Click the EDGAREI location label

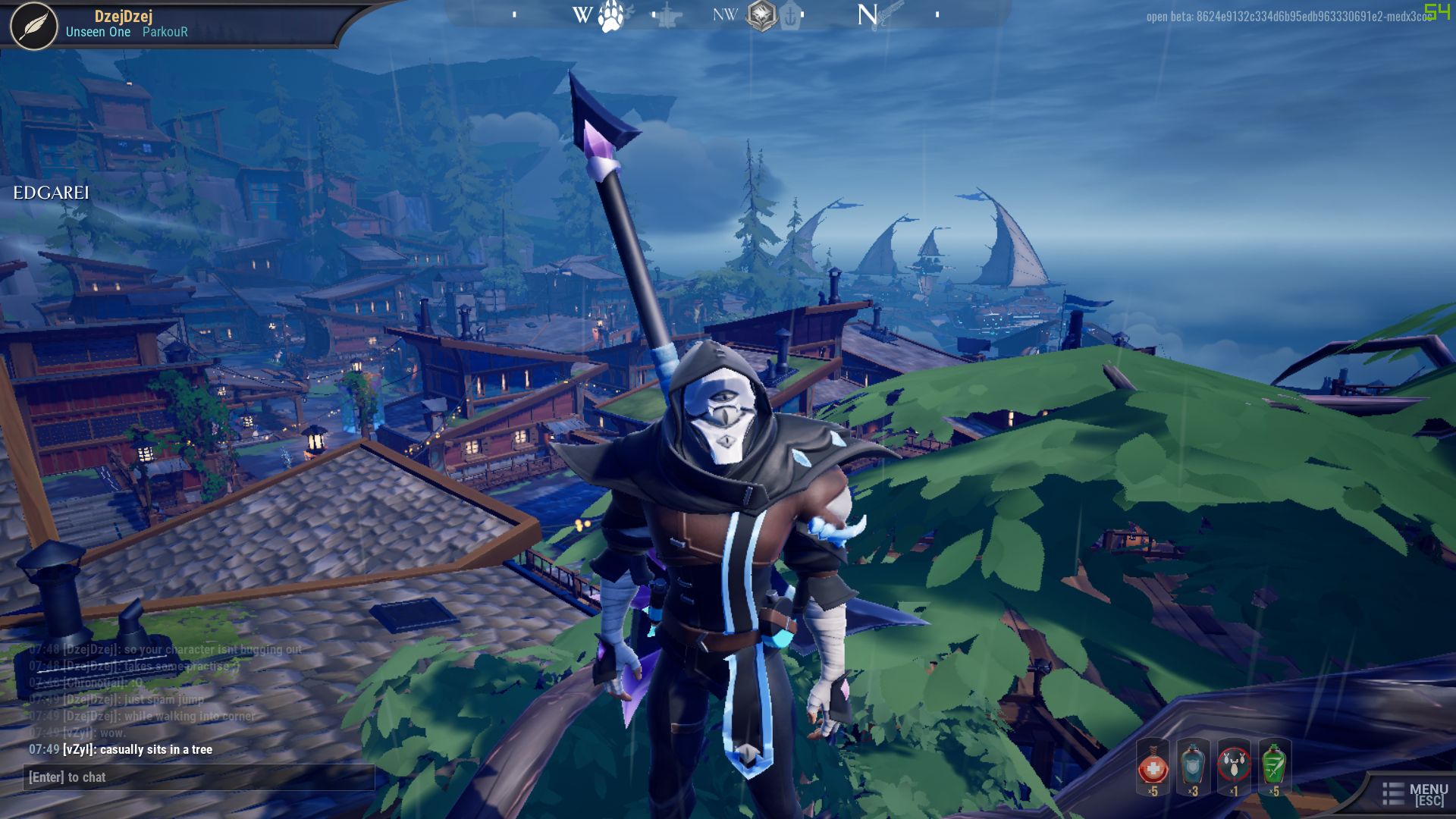pos(52,193)
